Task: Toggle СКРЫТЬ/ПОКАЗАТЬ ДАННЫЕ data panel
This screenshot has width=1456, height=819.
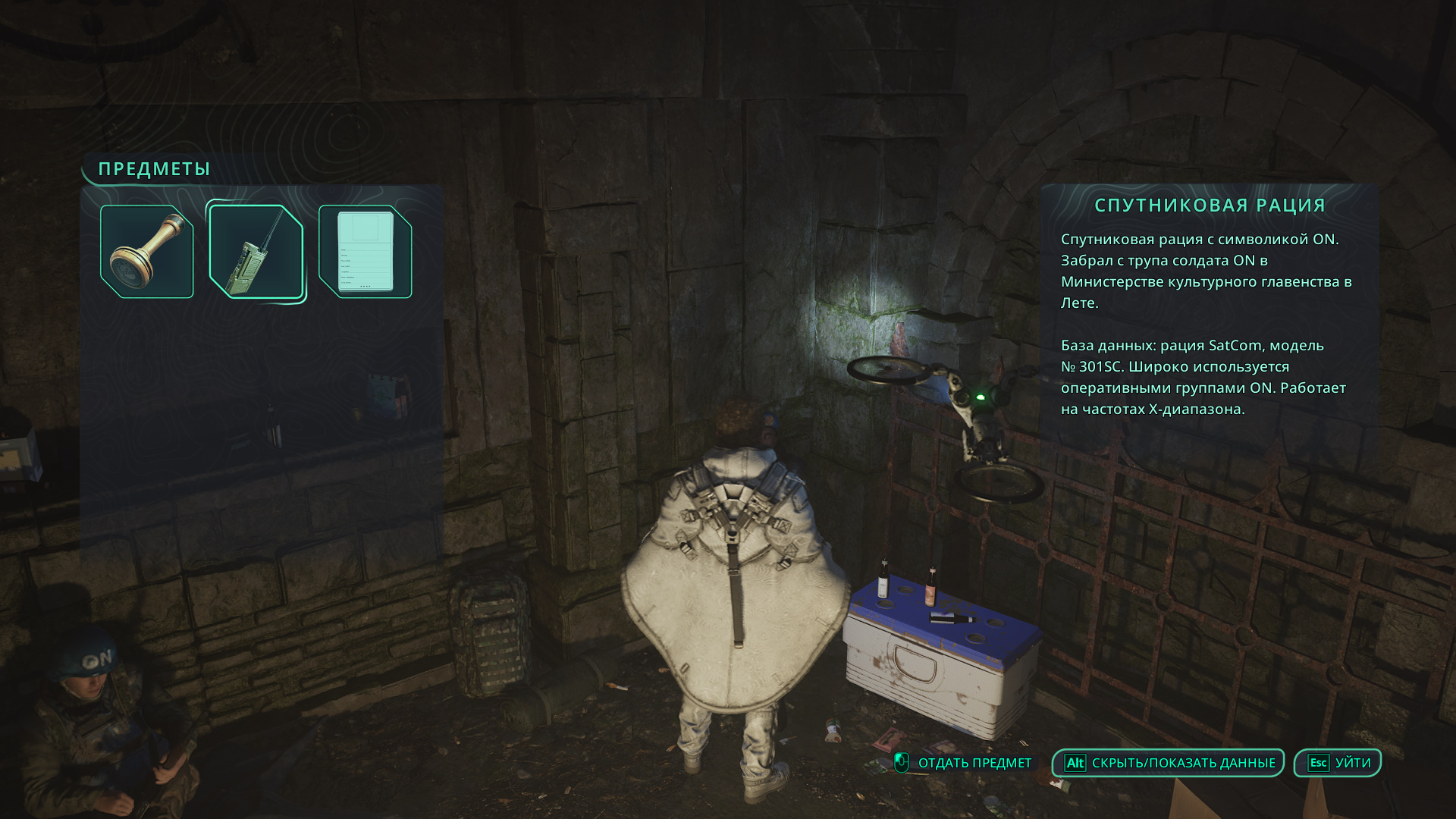Action: click(1169, 763)
